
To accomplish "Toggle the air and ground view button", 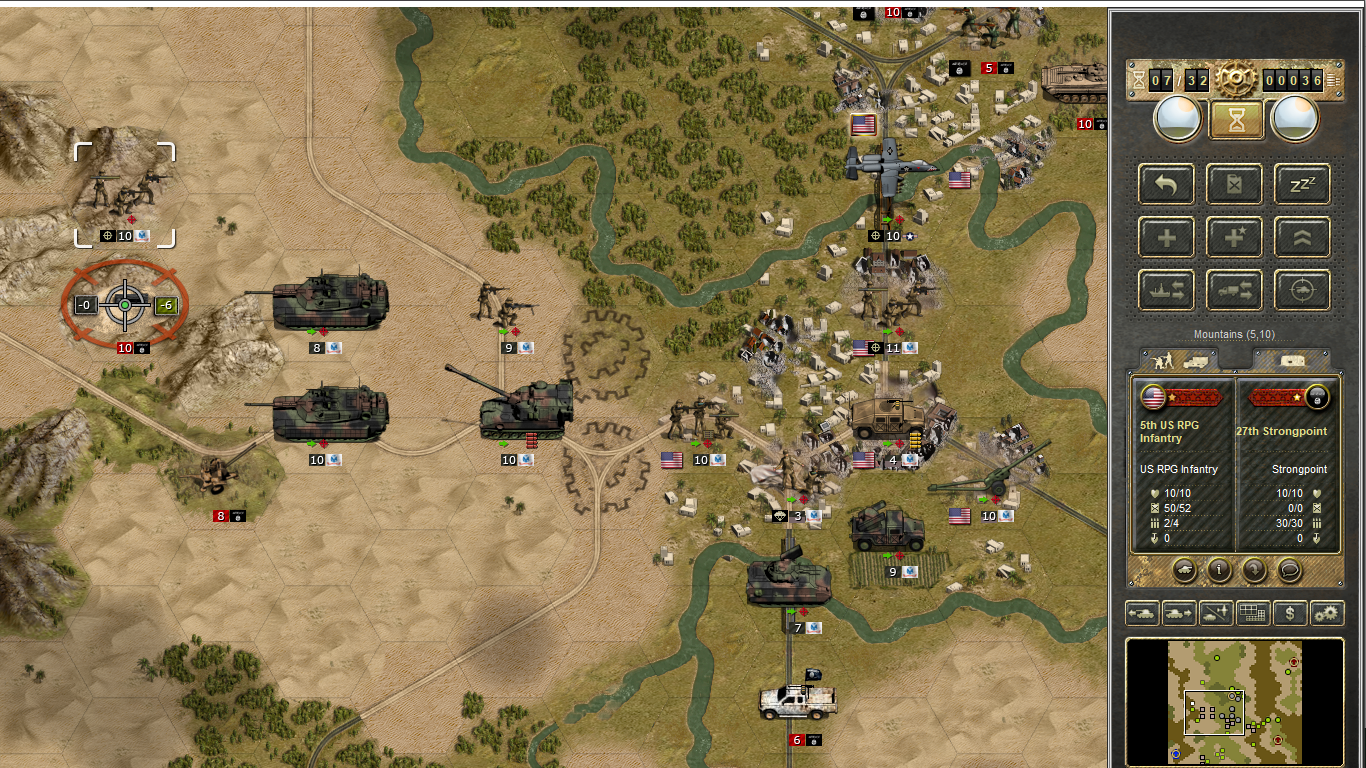I will click(1216, 613).
